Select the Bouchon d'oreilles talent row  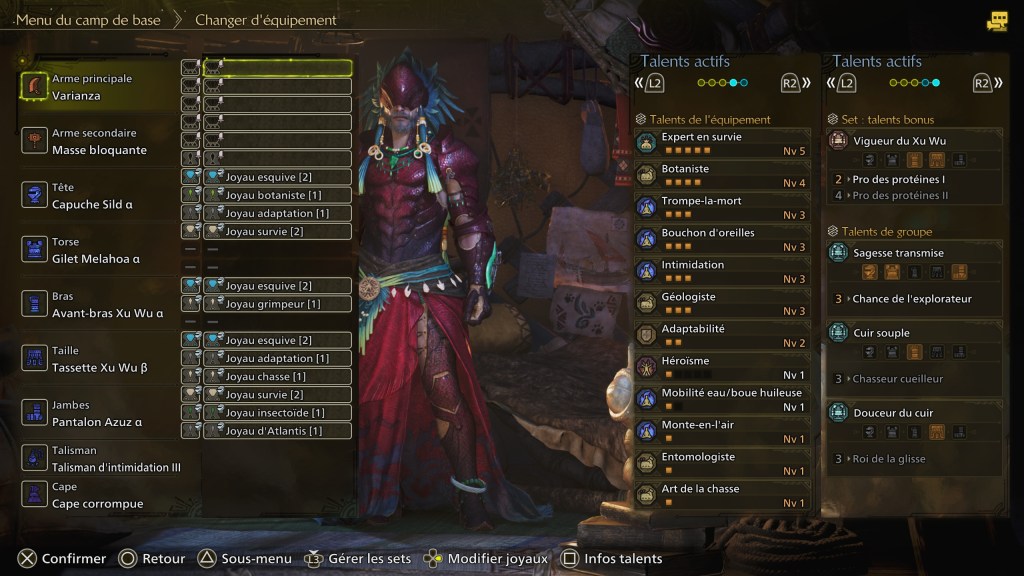click(x=722, y=239)
